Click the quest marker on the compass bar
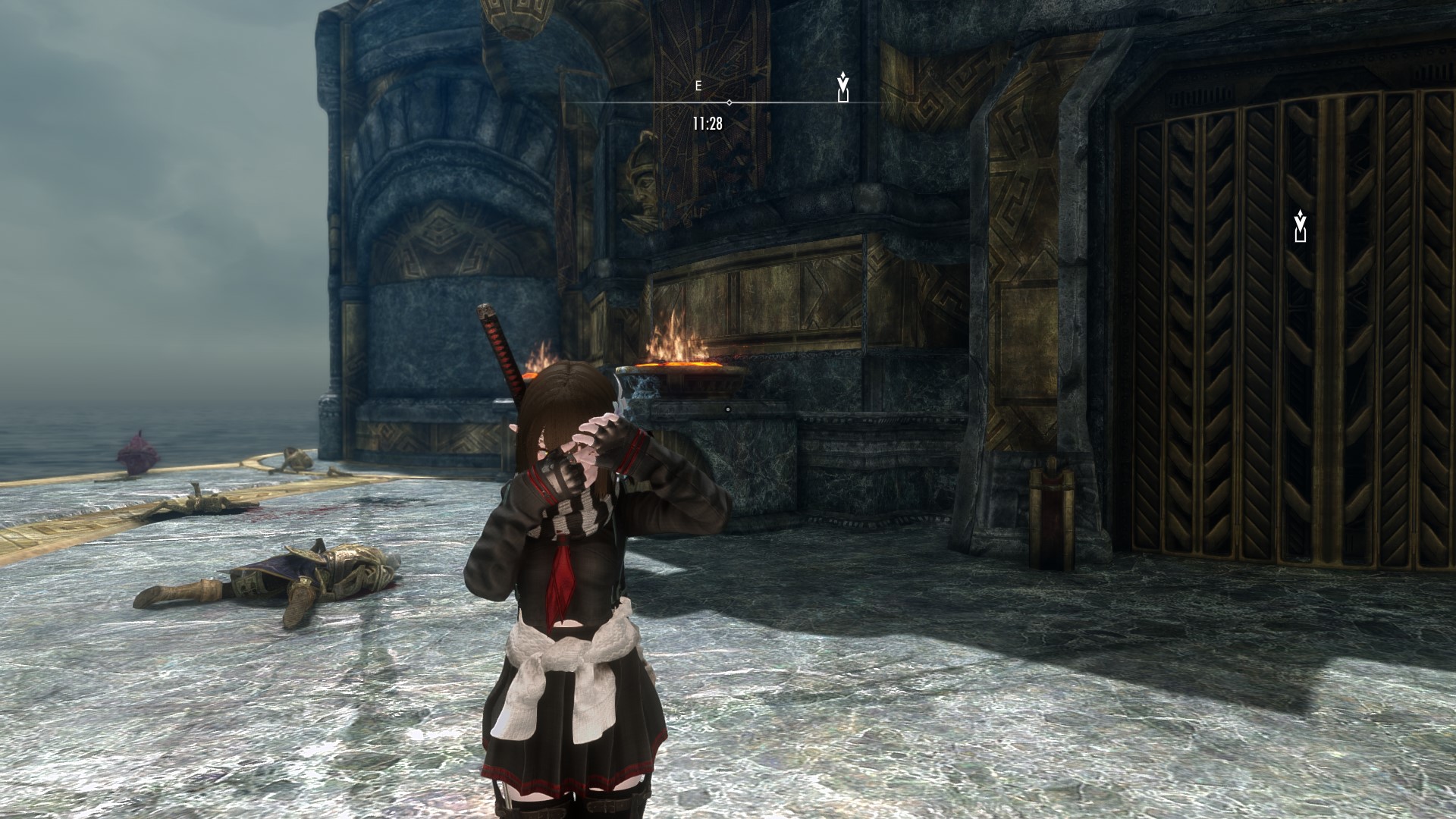 tap(843, 86)
